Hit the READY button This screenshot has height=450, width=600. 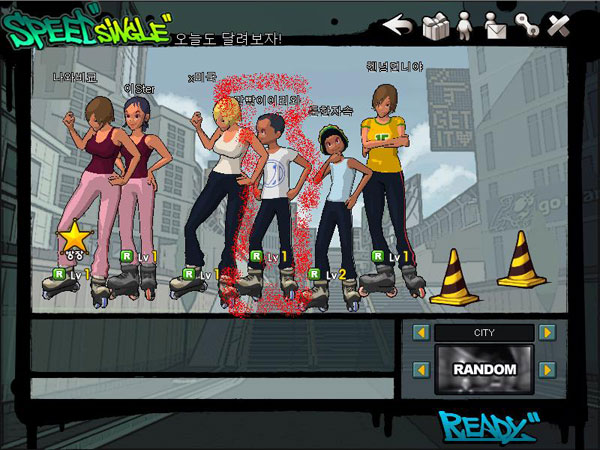tap(484, 427)
